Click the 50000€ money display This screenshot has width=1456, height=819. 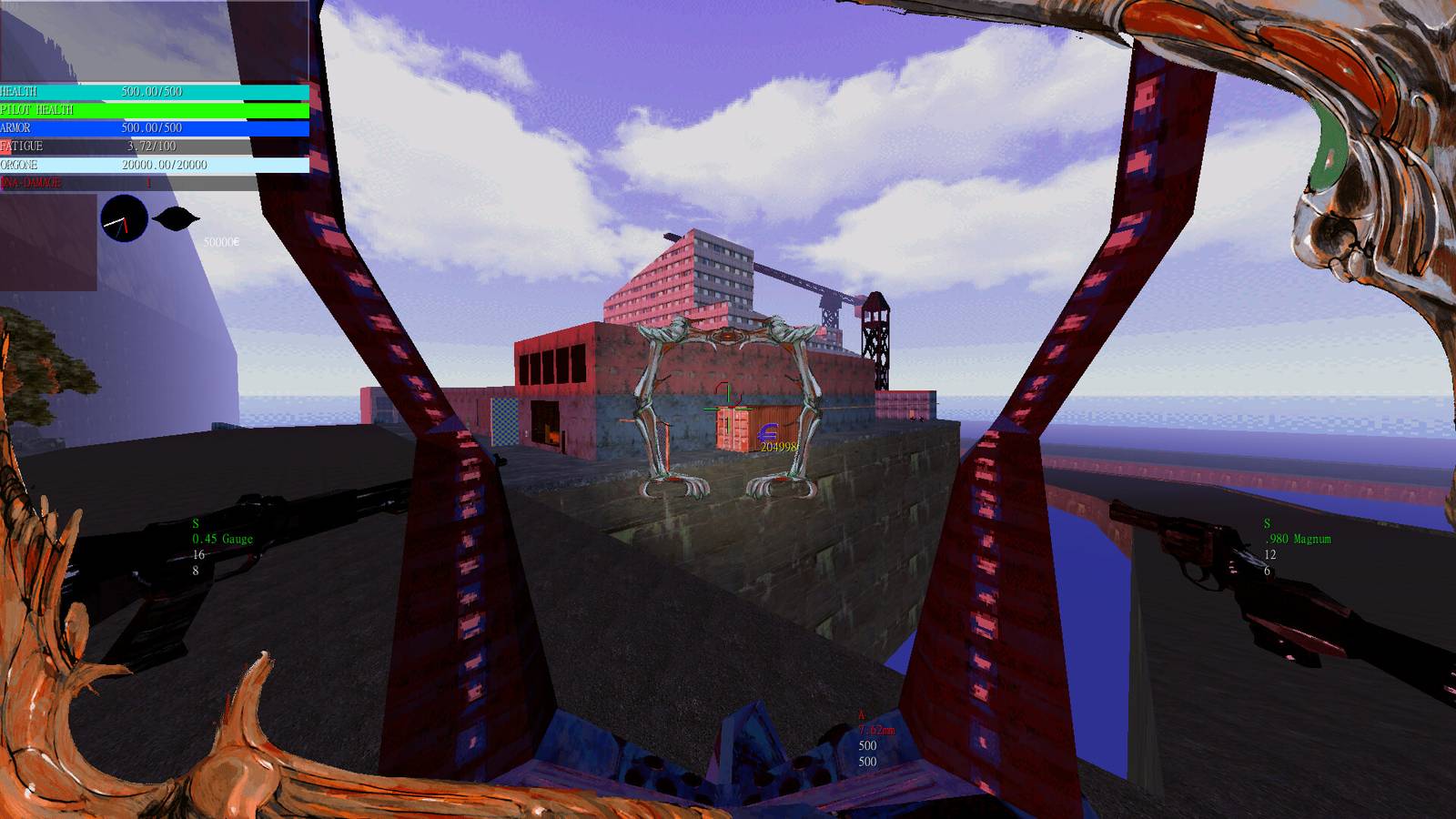pyautogui.click(x=221, y=242)
